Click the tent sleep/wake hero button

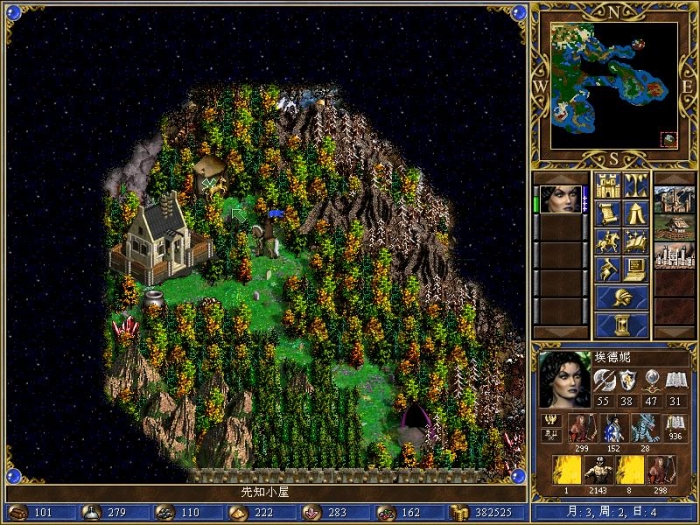pos(636,213)
